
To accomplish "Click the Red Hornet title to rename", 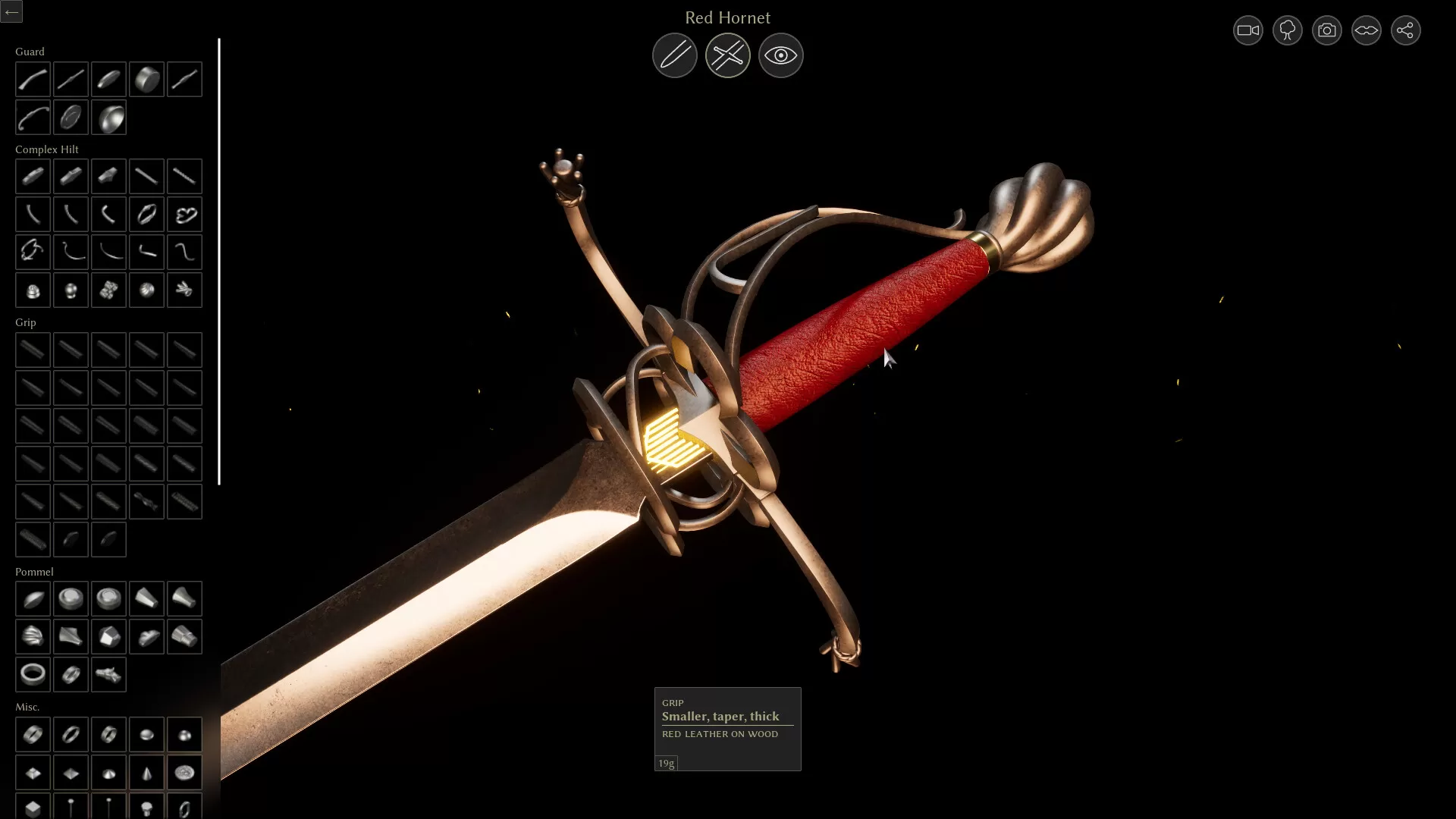I will (x=727, y=17).
